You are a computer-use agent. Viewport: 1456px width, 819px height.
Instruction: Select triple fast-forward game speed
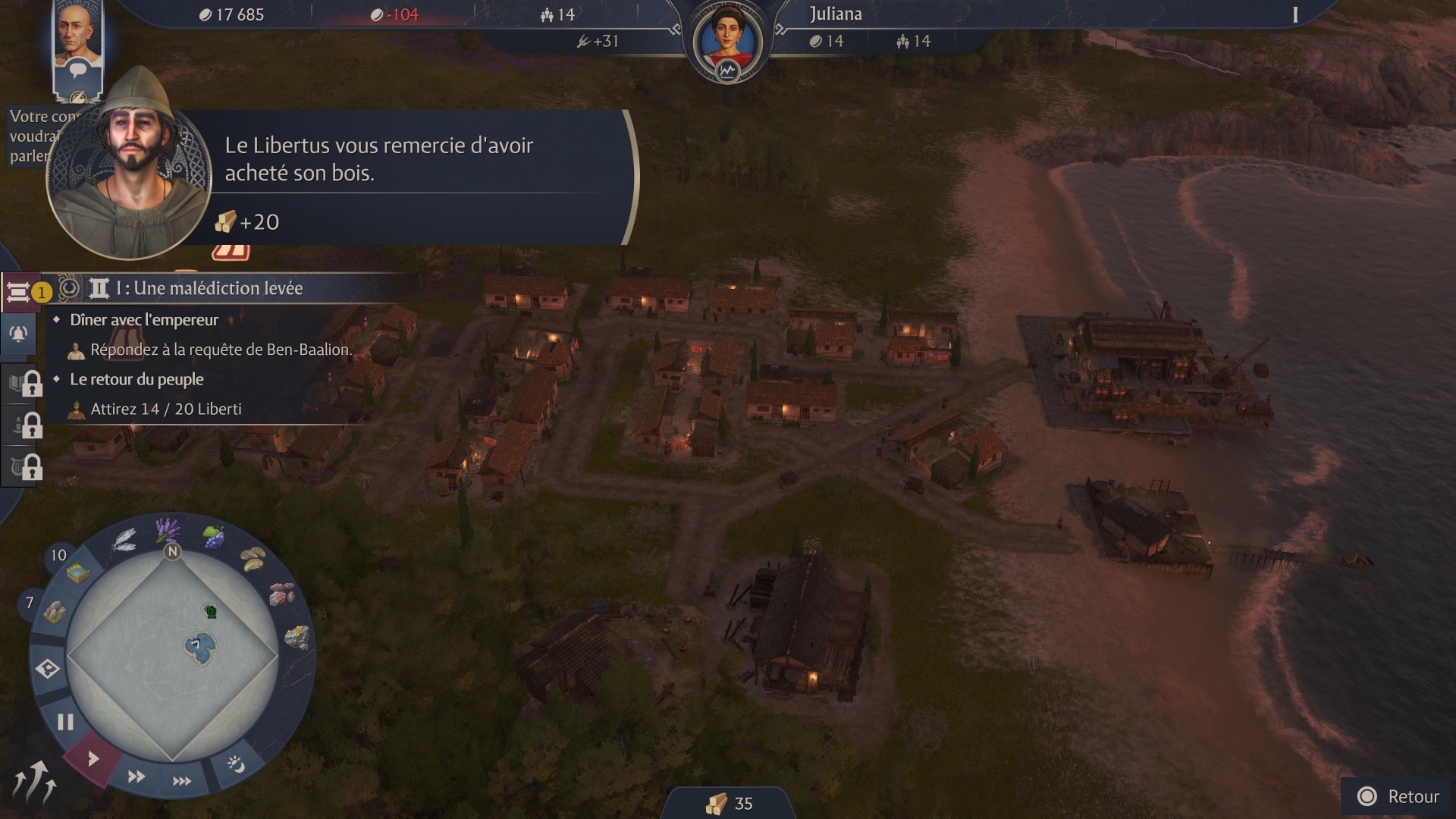pyautogui.click(x=181, y=780)
